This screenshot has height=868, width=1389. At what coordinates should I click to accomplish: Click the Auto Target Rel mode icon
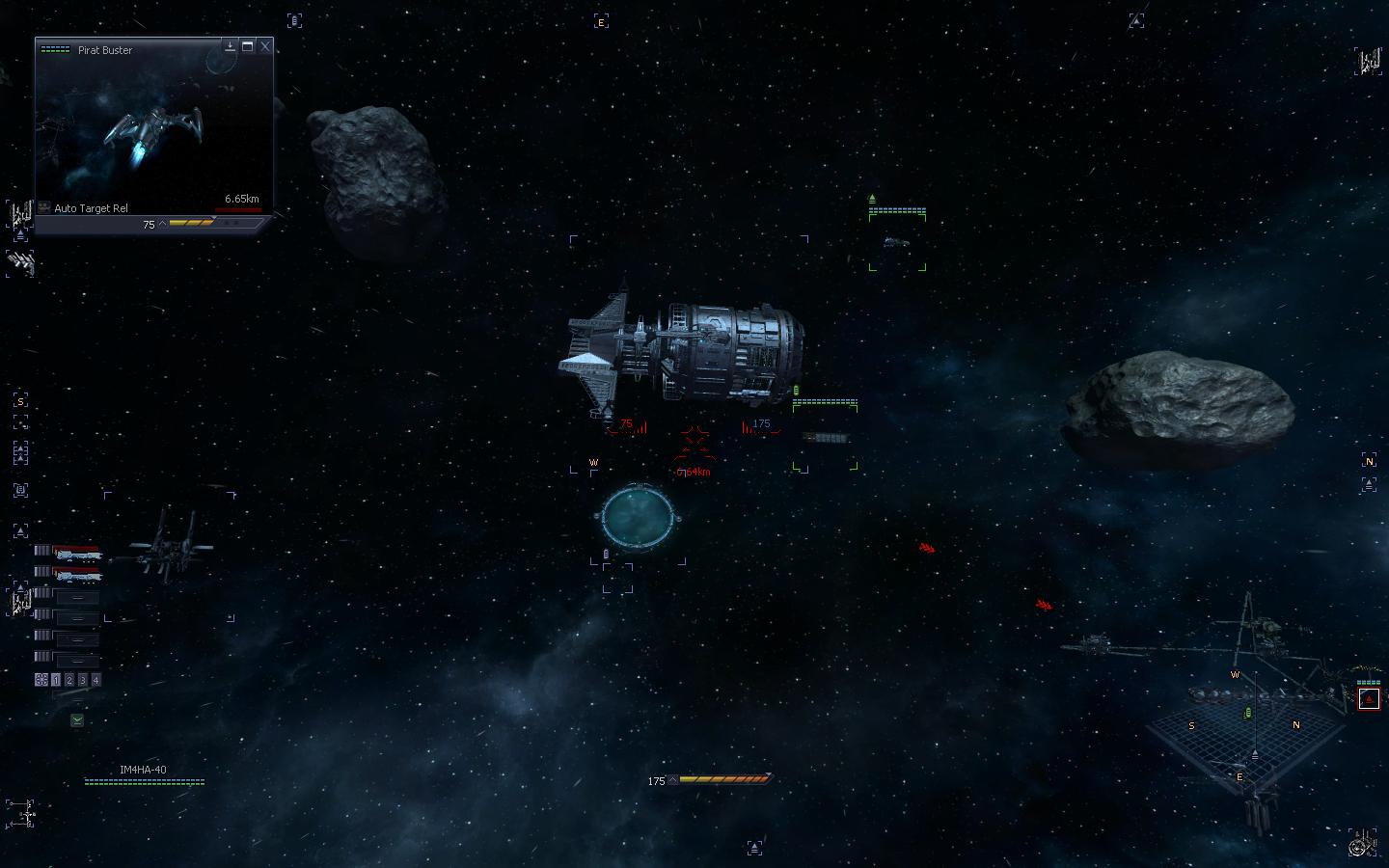click(x=44, y=207)
